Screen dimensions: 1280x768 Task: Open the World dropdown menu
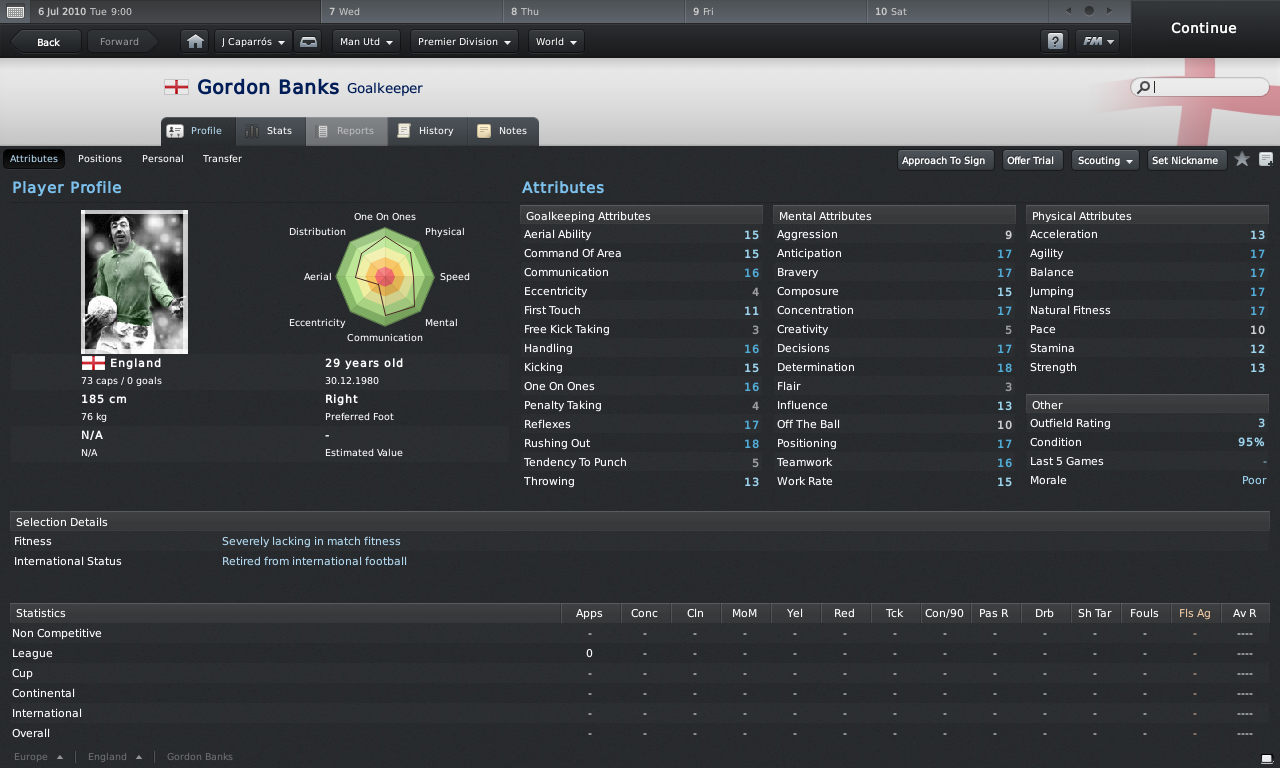pos(556,42)
